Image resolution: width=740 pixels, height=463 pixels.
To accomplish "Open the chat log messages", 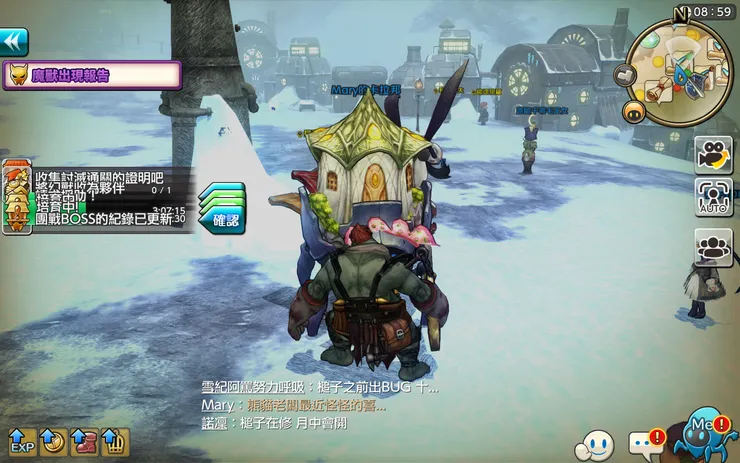I will [x=318, y=405].
